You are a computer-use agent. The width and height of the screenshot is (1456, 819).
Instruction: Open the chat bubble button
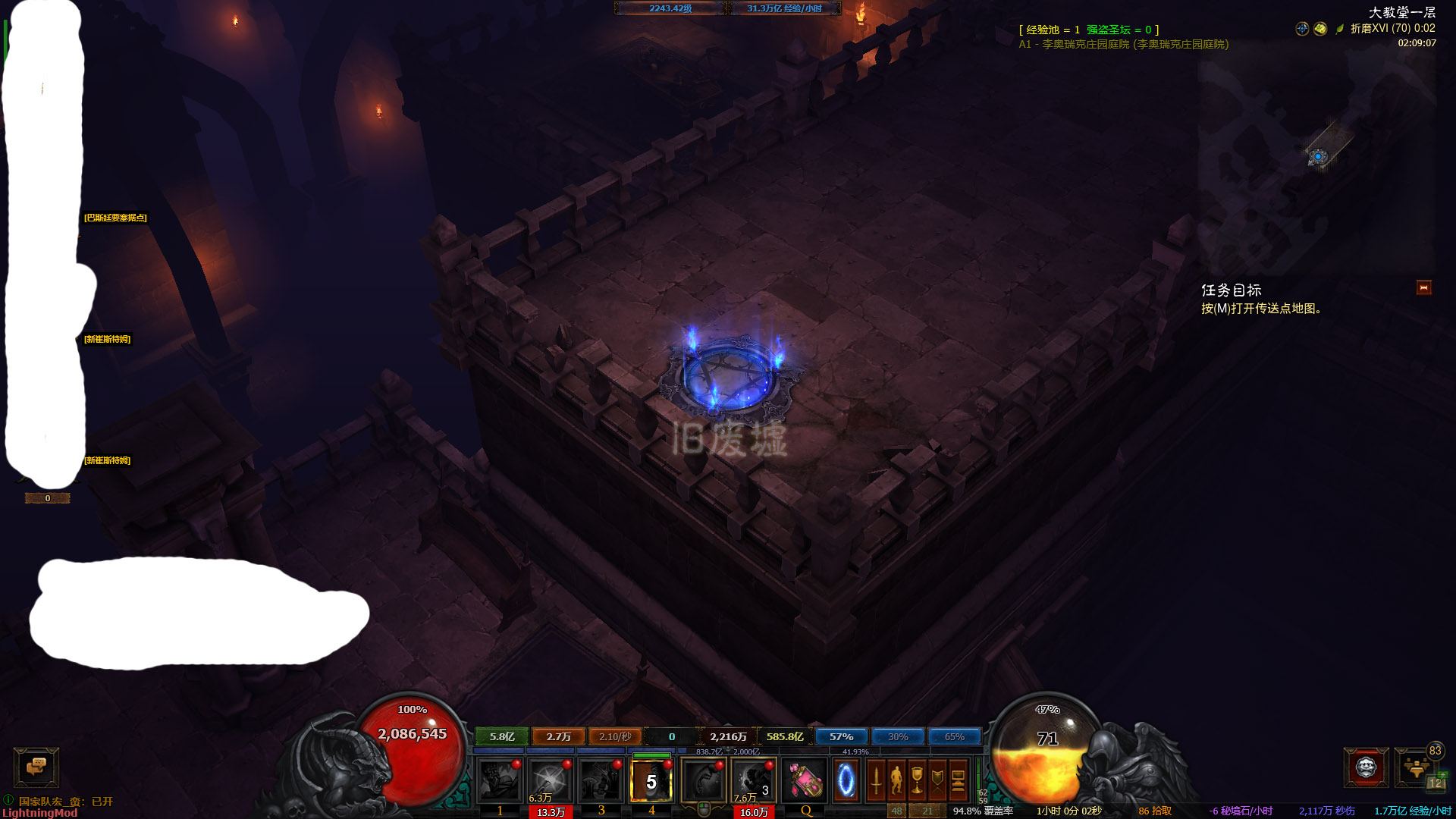pyautogui.click(x=36, y=767)
